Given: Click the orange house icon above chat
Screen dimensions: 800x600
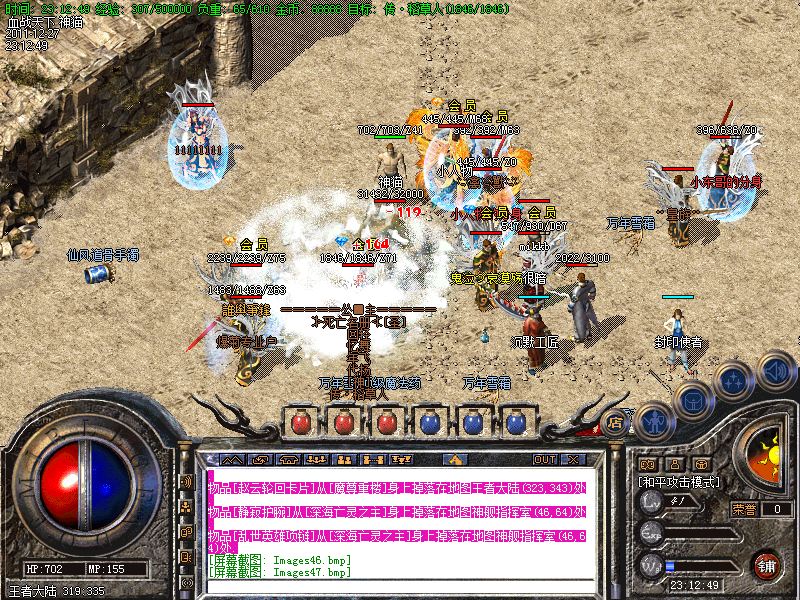Looking at the screenshot, I should (457, 460).
